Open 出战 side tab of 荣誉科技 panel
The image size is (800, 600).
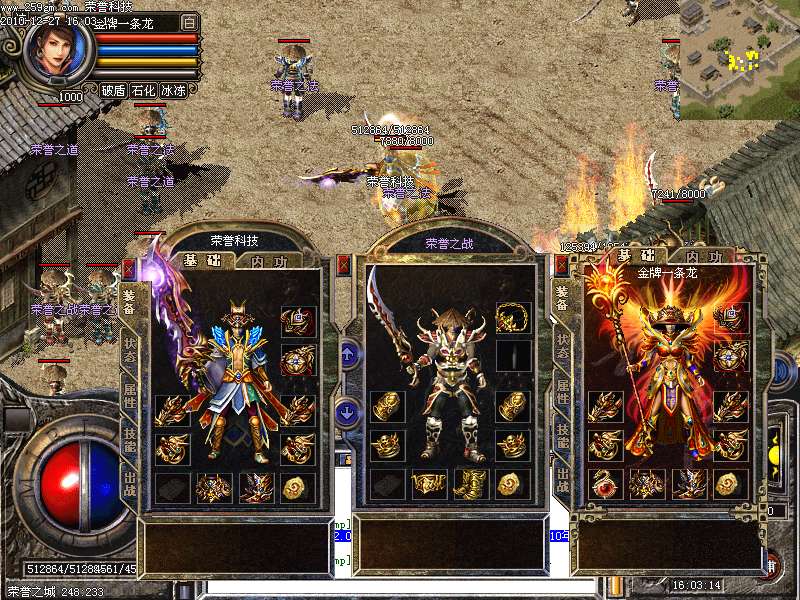point(130,482)
